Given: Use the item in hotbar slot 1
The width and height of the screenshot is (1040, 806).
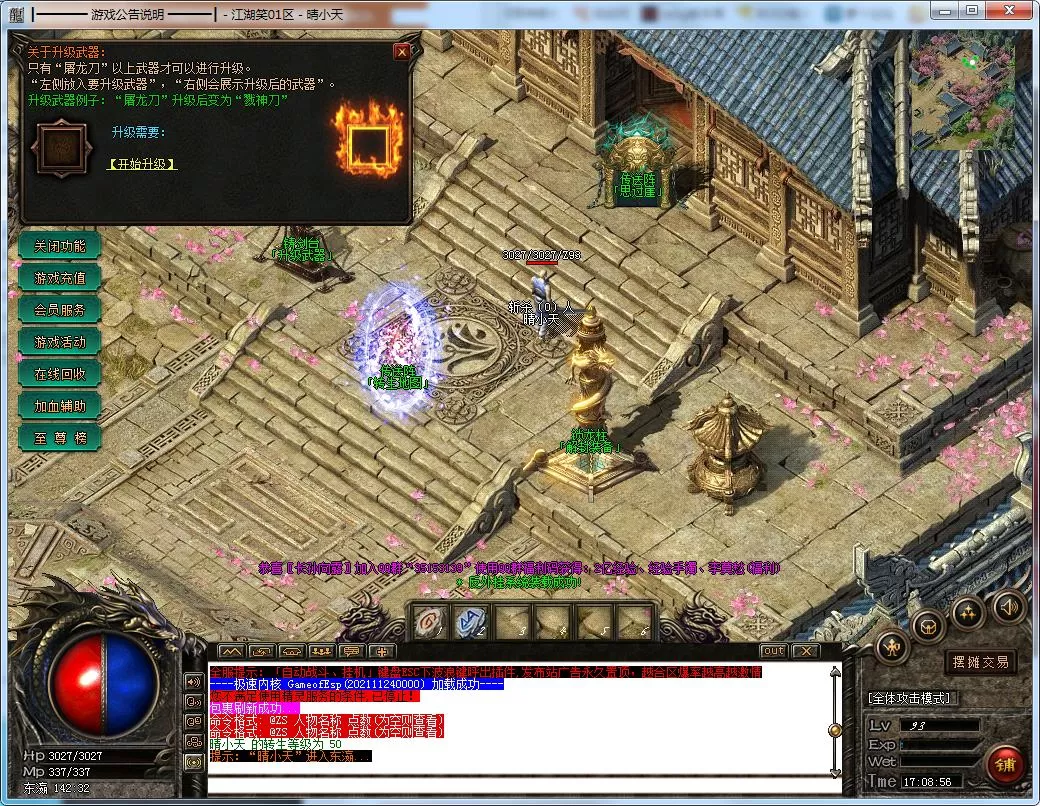Looking at the screenshot, I should (430, 621).
